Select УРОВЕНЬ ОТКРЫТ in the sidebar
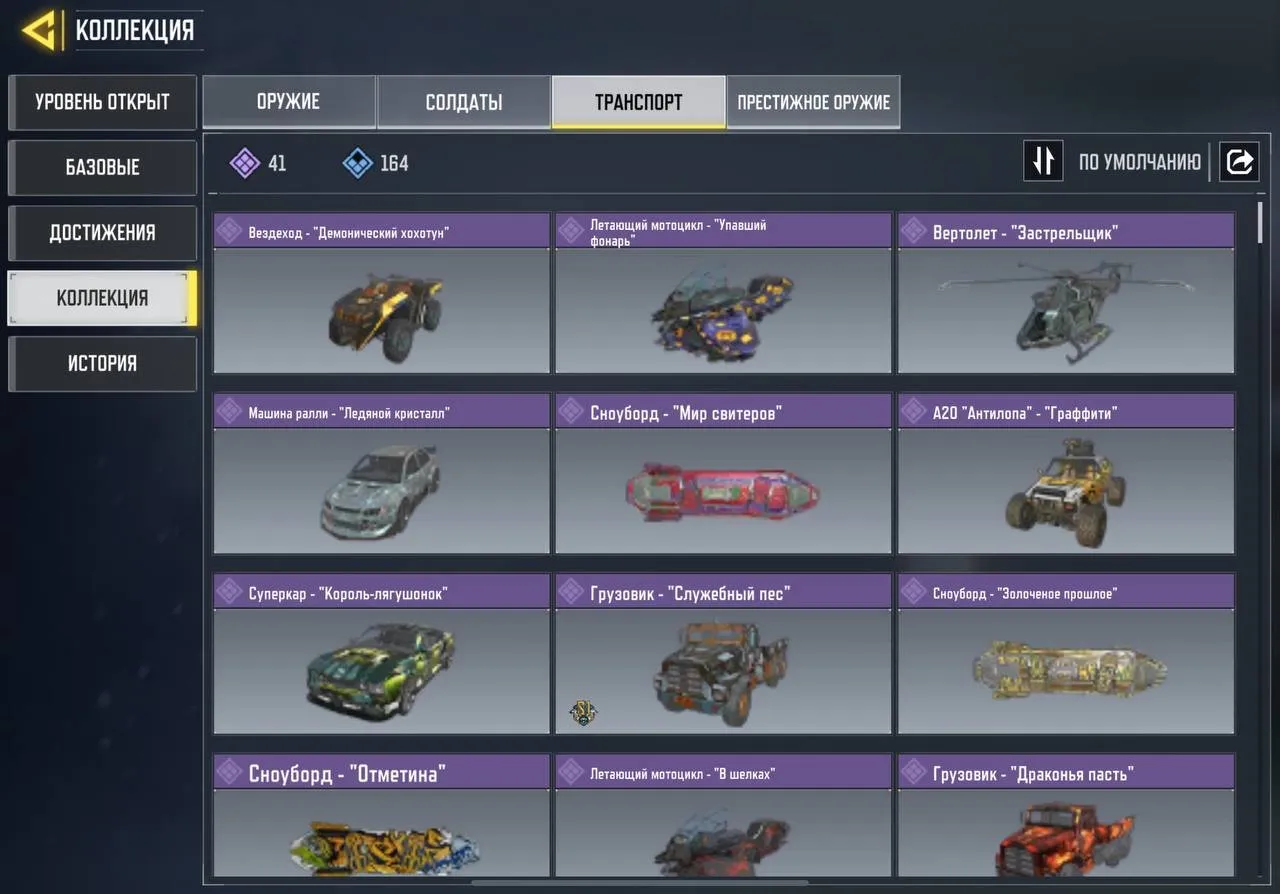Screen dimensions: 1280x894 tap(102, 102)
